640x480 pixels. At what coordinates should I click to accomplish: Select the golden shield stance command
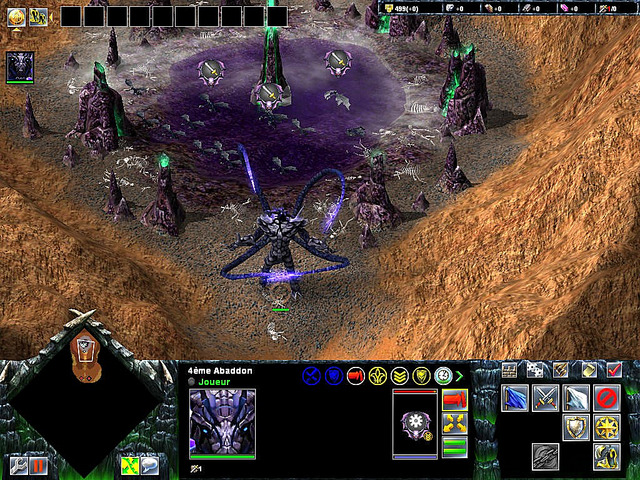point(575,428)
